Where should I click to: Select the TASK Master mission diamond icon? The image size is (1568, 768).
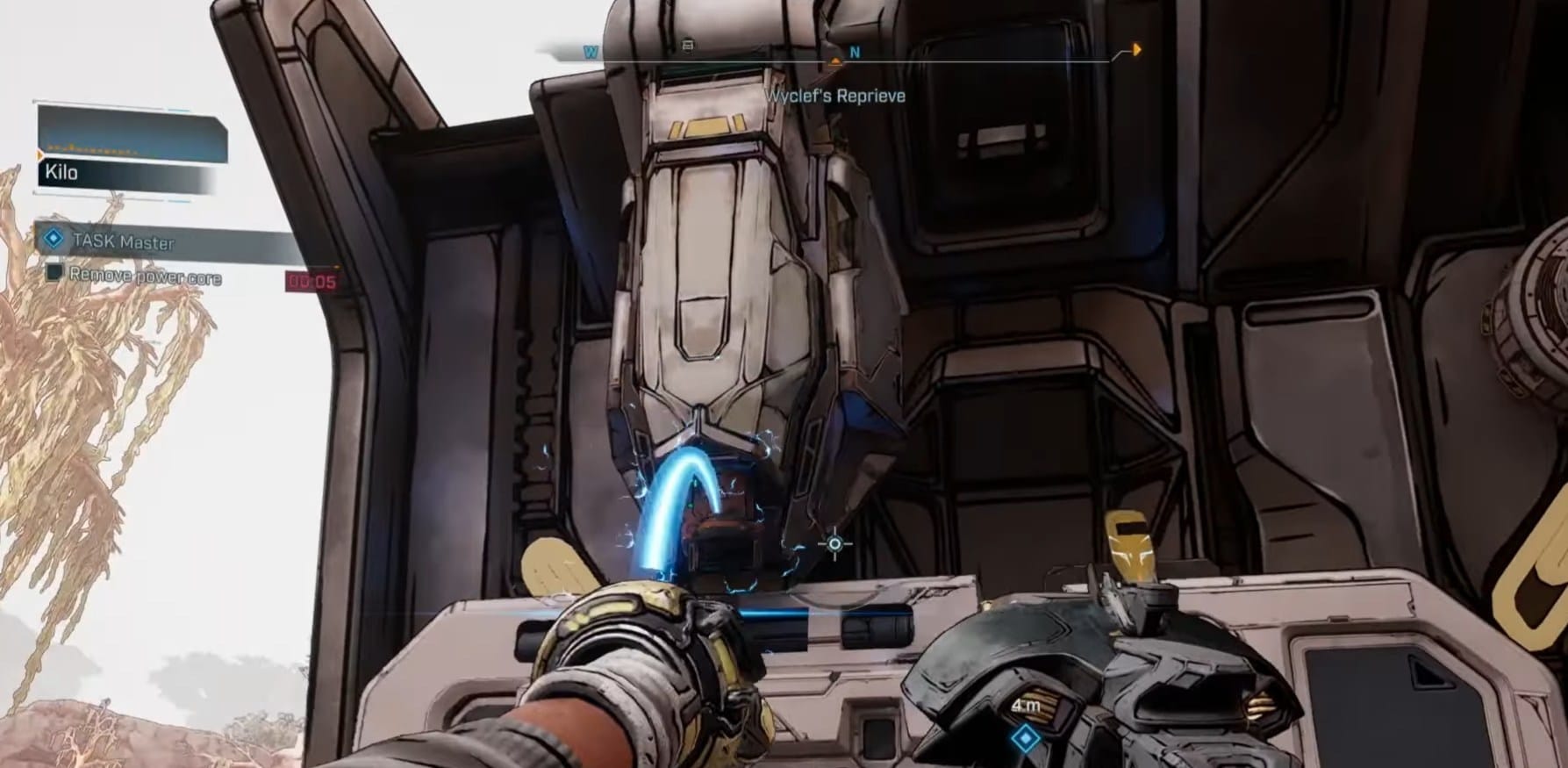coord(54,239)
